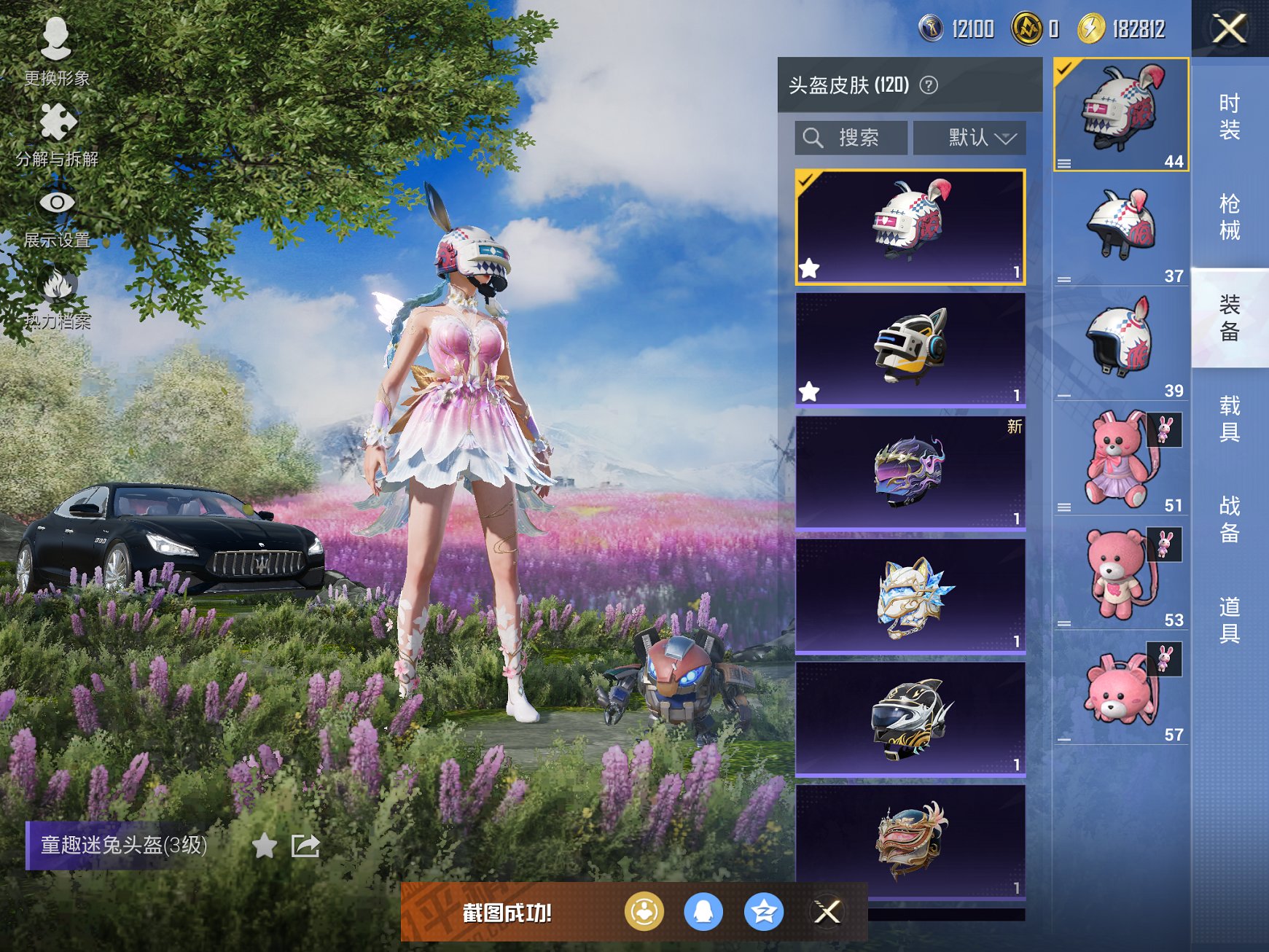Viewport: 1269px width, 952px height.
Task: Open 展示设置 display settings
Action: click(x=57, y=215)
